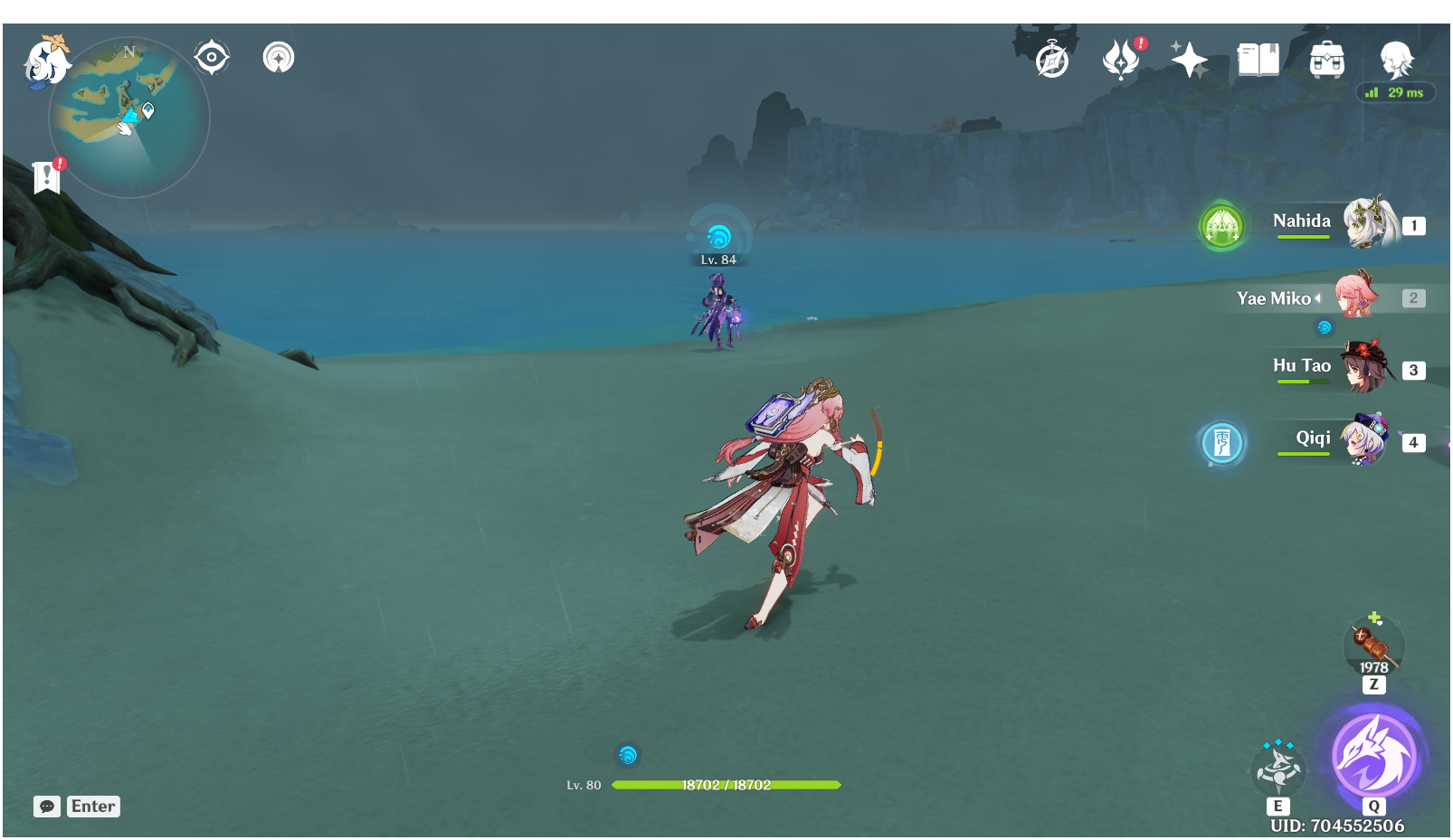Open the Wish star icon

[1189, 60]
